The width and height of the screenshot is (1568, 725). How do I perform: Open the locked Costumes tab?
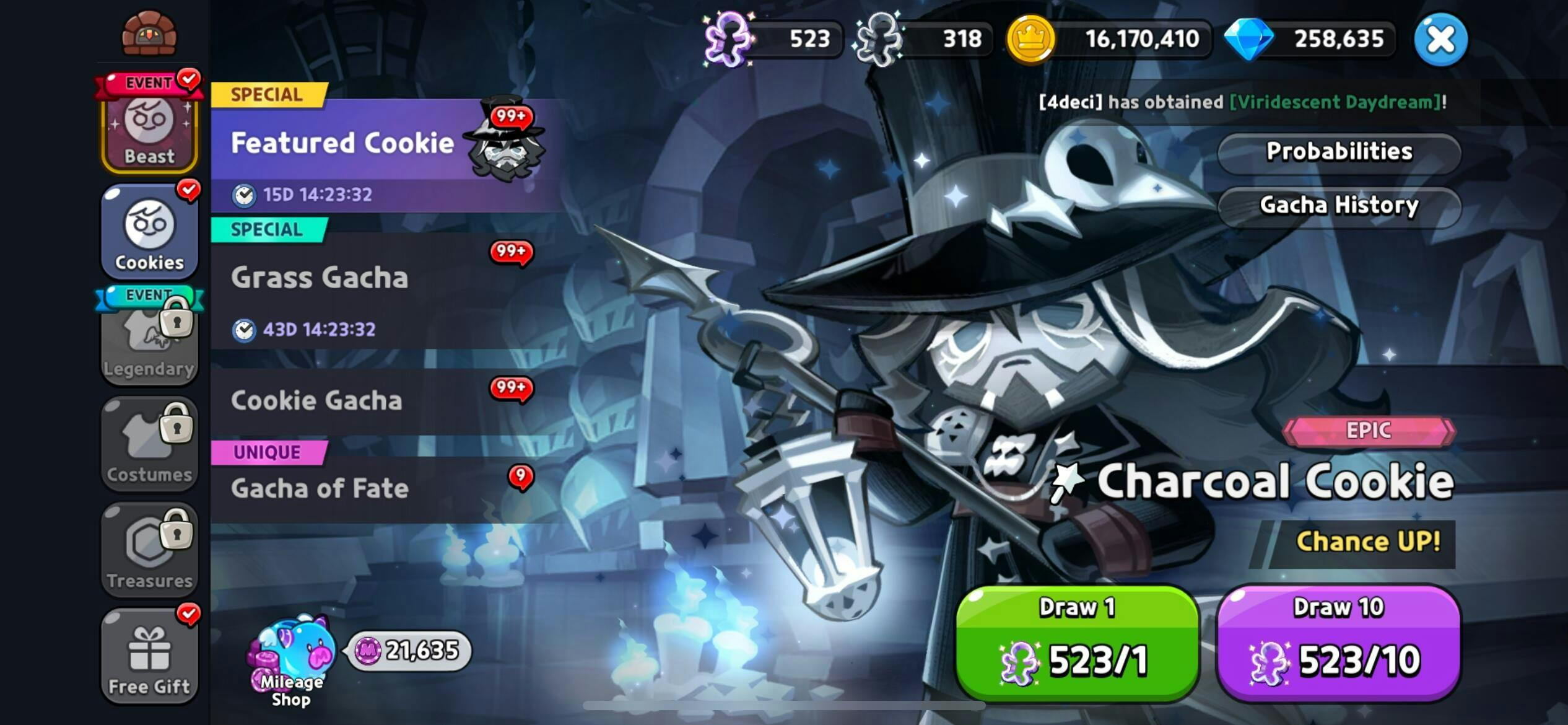pos(149,444)
